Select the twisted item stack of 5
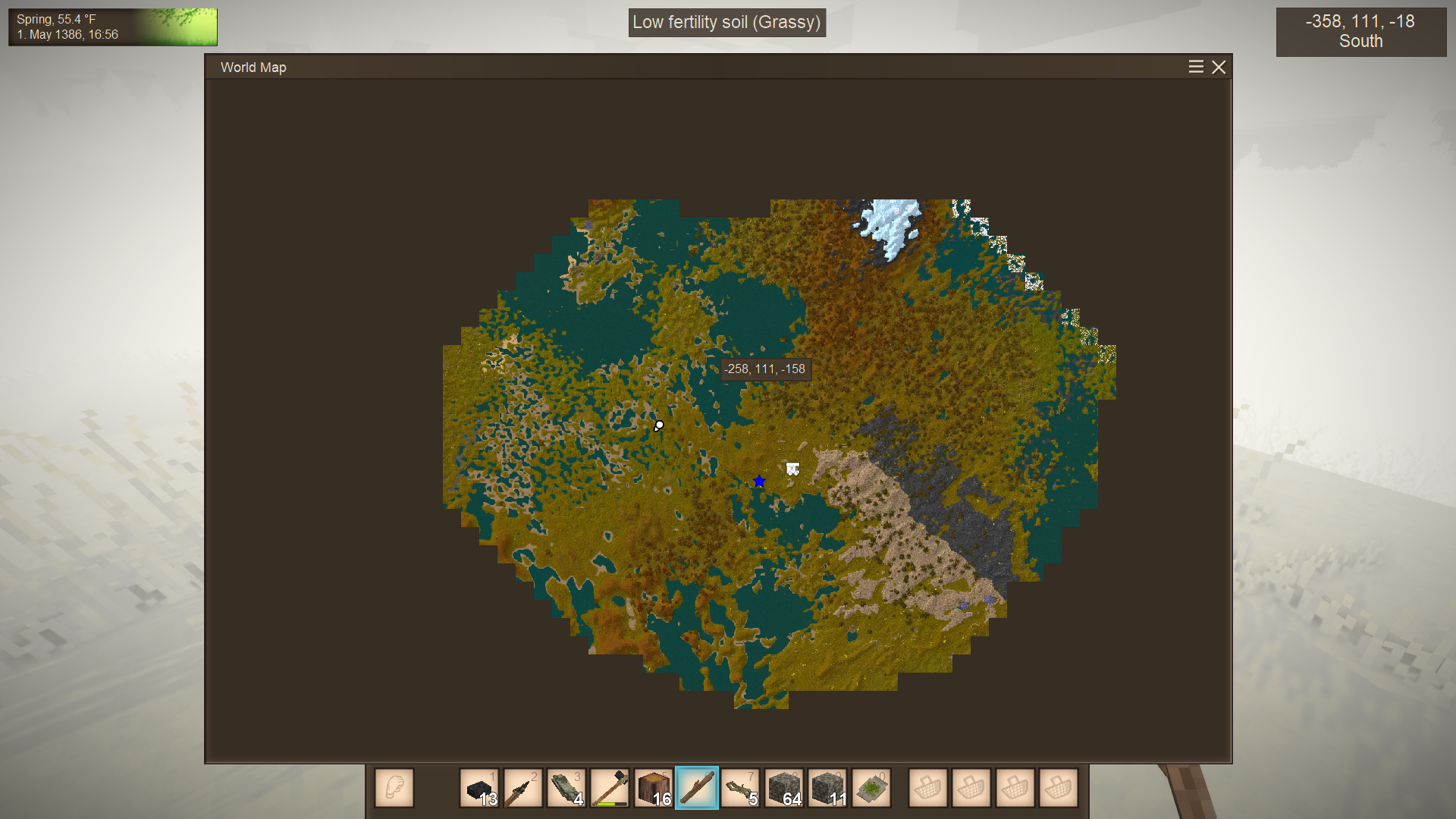Screen dimensions: 1456x819 pyautogui.click(x=740, y=789)
